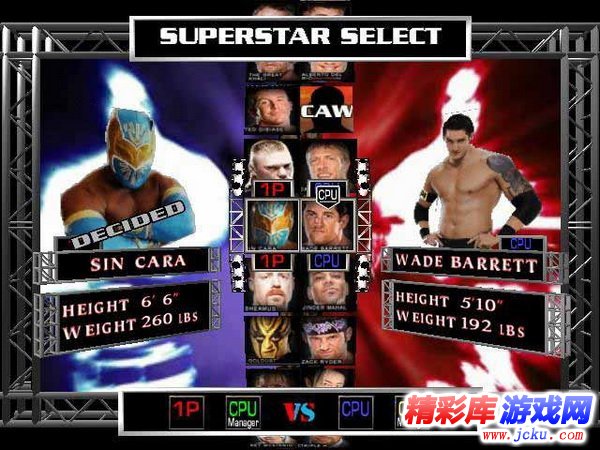This screenshot has height=450, width=600.
Task: Select the red 1P slot in the versus bar
Action: 184,411
